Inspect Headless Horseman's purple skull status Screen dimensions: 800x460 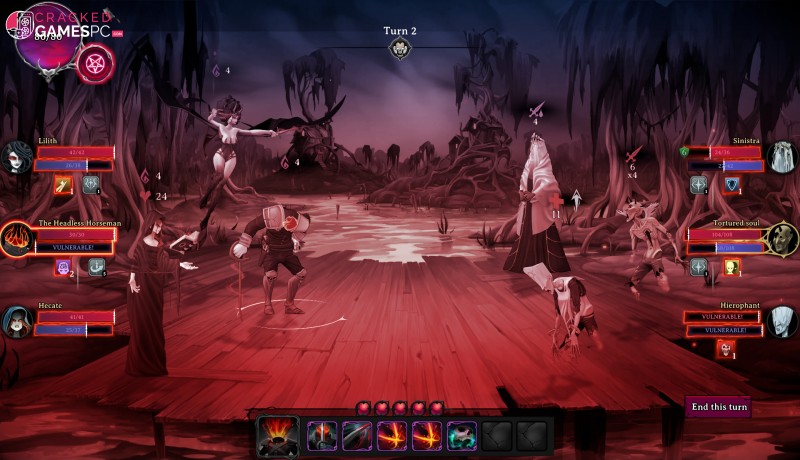(x=63, y=267)
